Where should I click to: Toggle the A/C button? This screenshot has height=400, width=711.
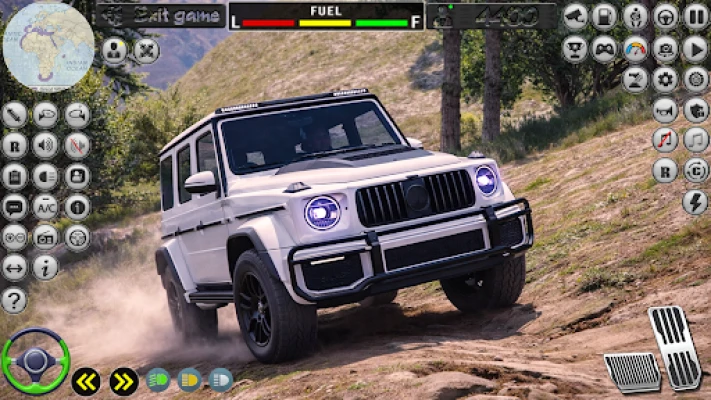(x=45, y=206)
